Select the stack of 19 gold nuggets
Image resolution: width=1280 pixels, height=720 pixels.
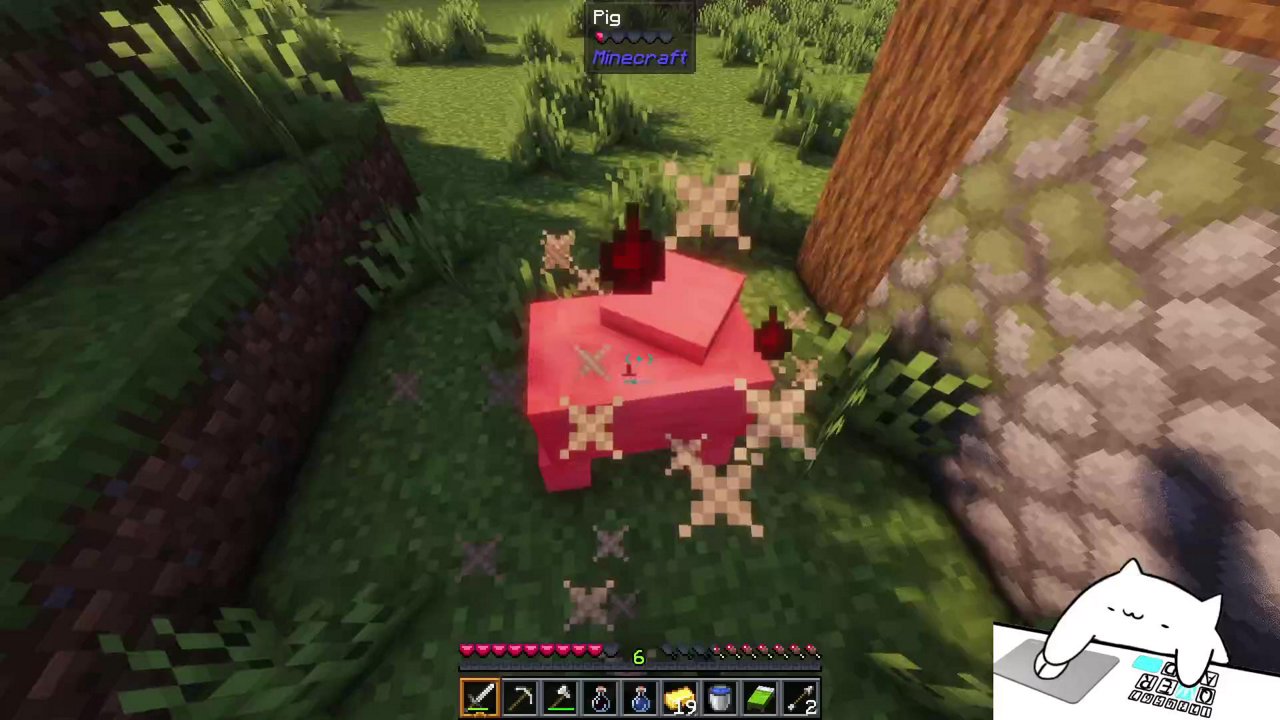679,695
